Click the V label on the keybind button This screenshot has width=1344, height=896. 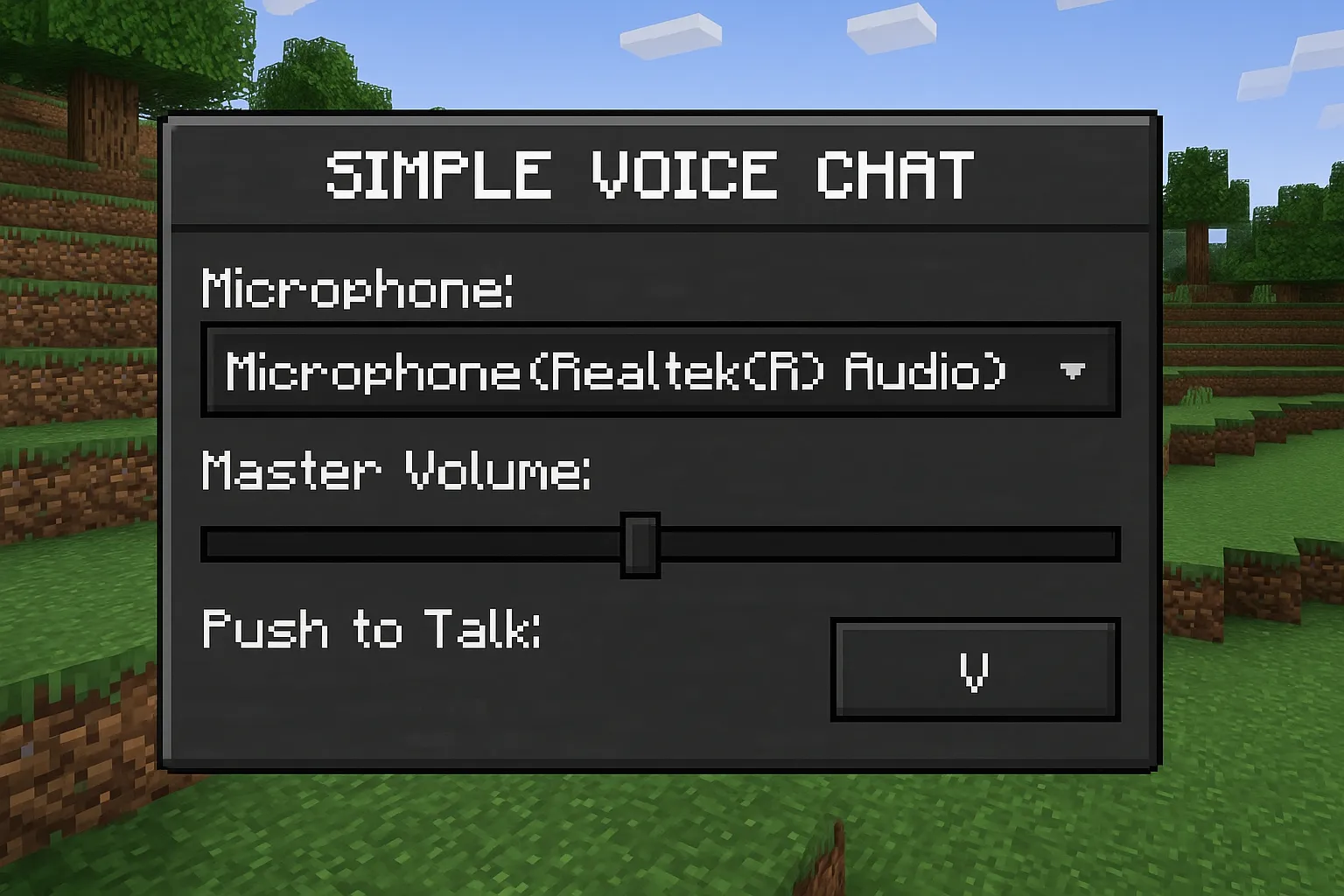click(975, 670)
